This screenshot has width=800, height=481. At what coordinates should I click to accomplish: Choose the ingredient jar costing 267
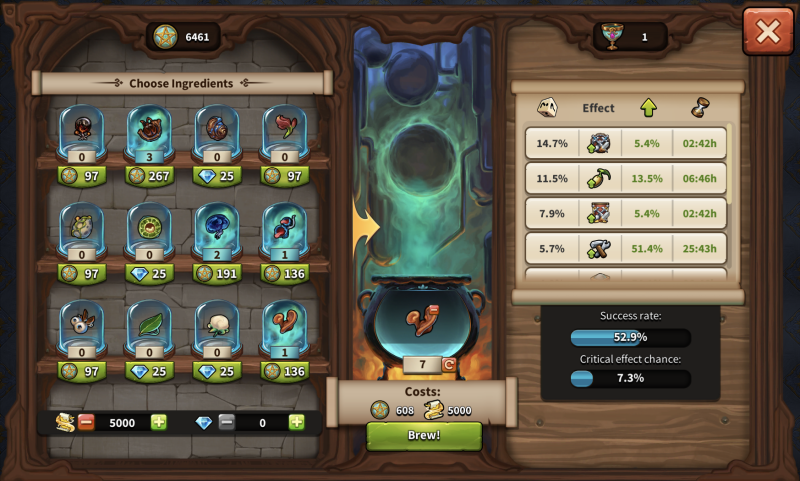pos(150,129)
